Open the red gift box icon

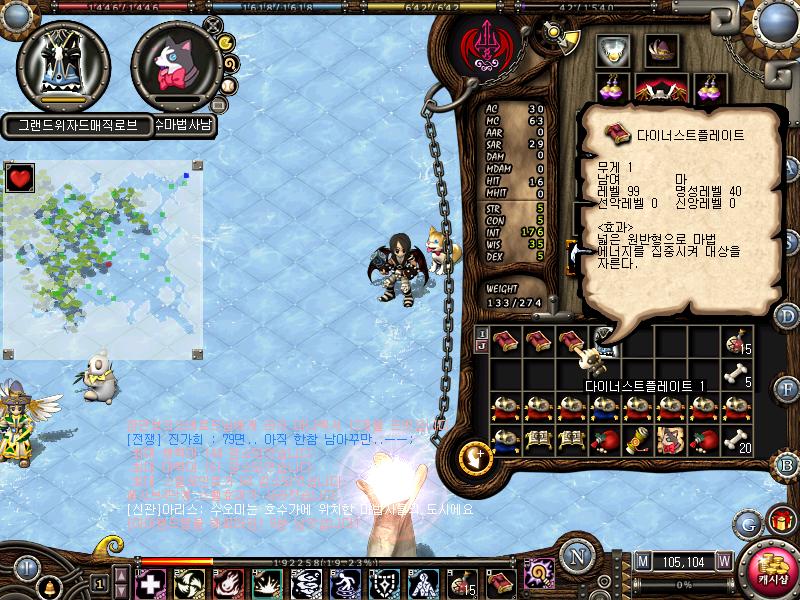click(x=780, y=521)
